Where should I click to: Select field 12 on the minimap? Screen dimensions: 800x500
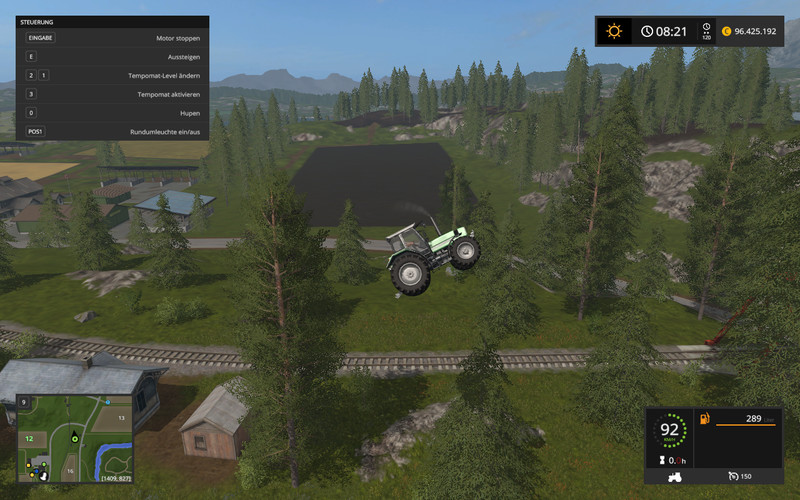point(30,438)
